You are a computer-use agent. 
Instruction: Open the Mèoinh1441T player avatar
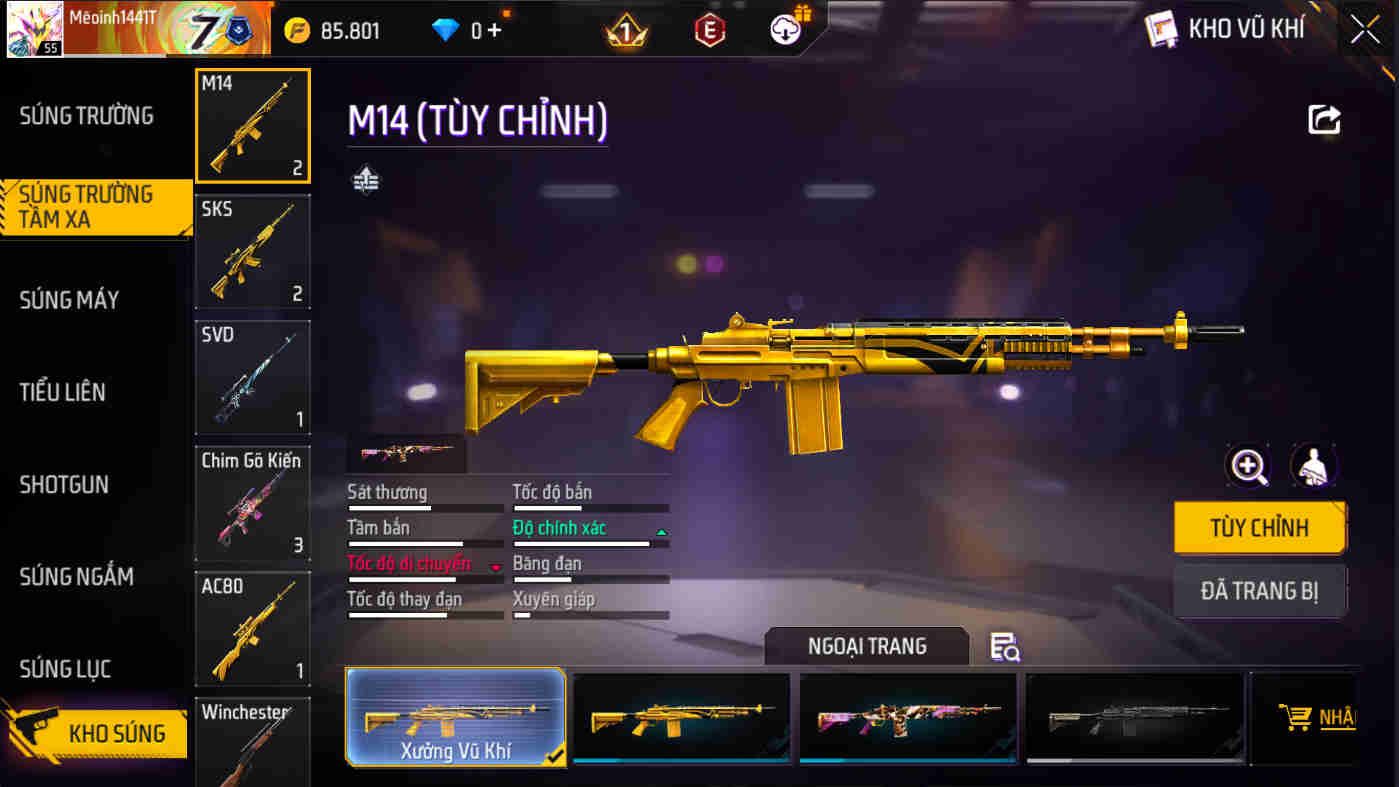(33, 28)
